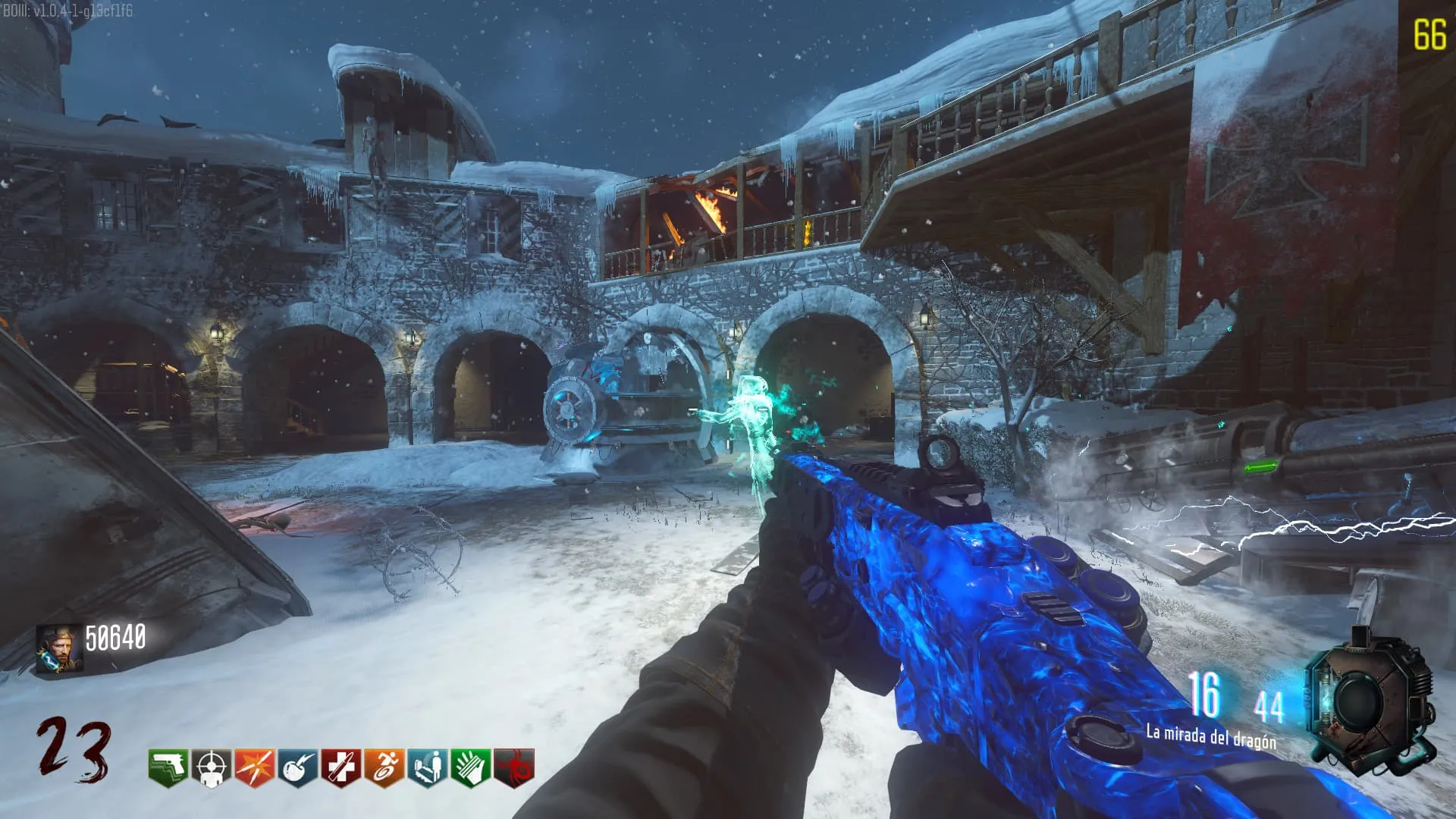Click the Stamin-Up running man perk icon

point(384,768)
